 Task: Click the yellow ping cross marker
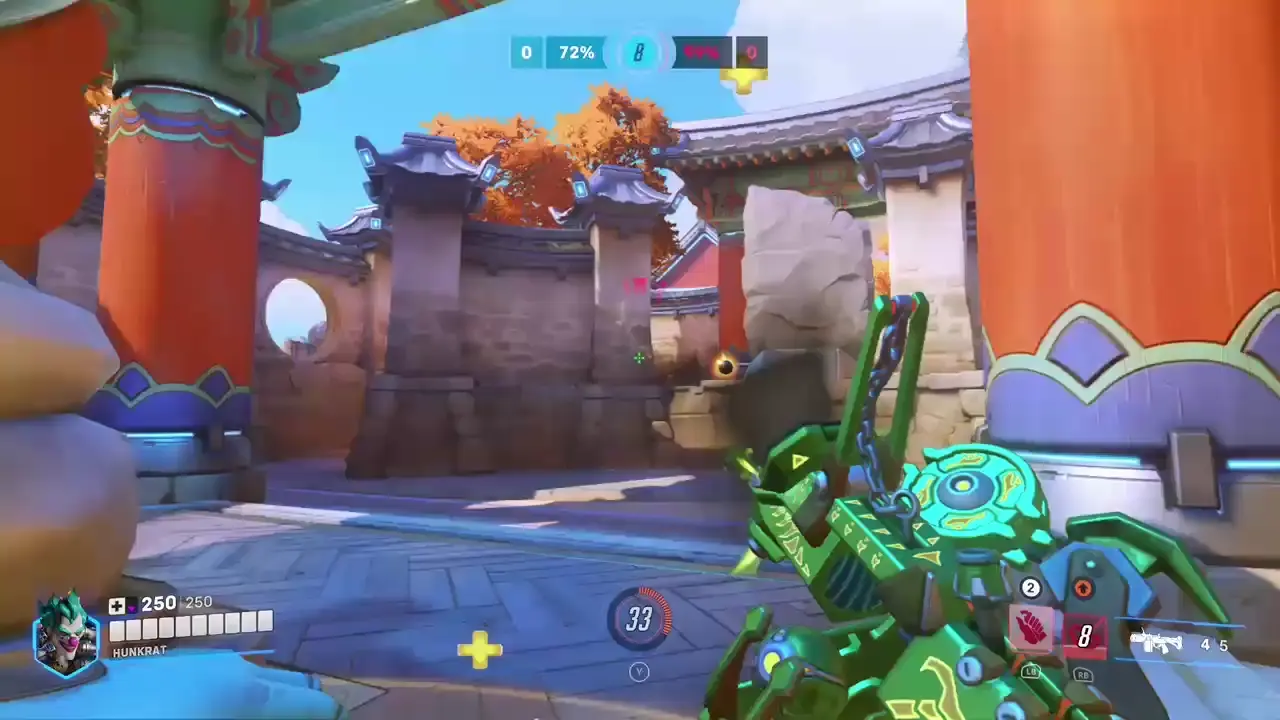pos(481,650)
